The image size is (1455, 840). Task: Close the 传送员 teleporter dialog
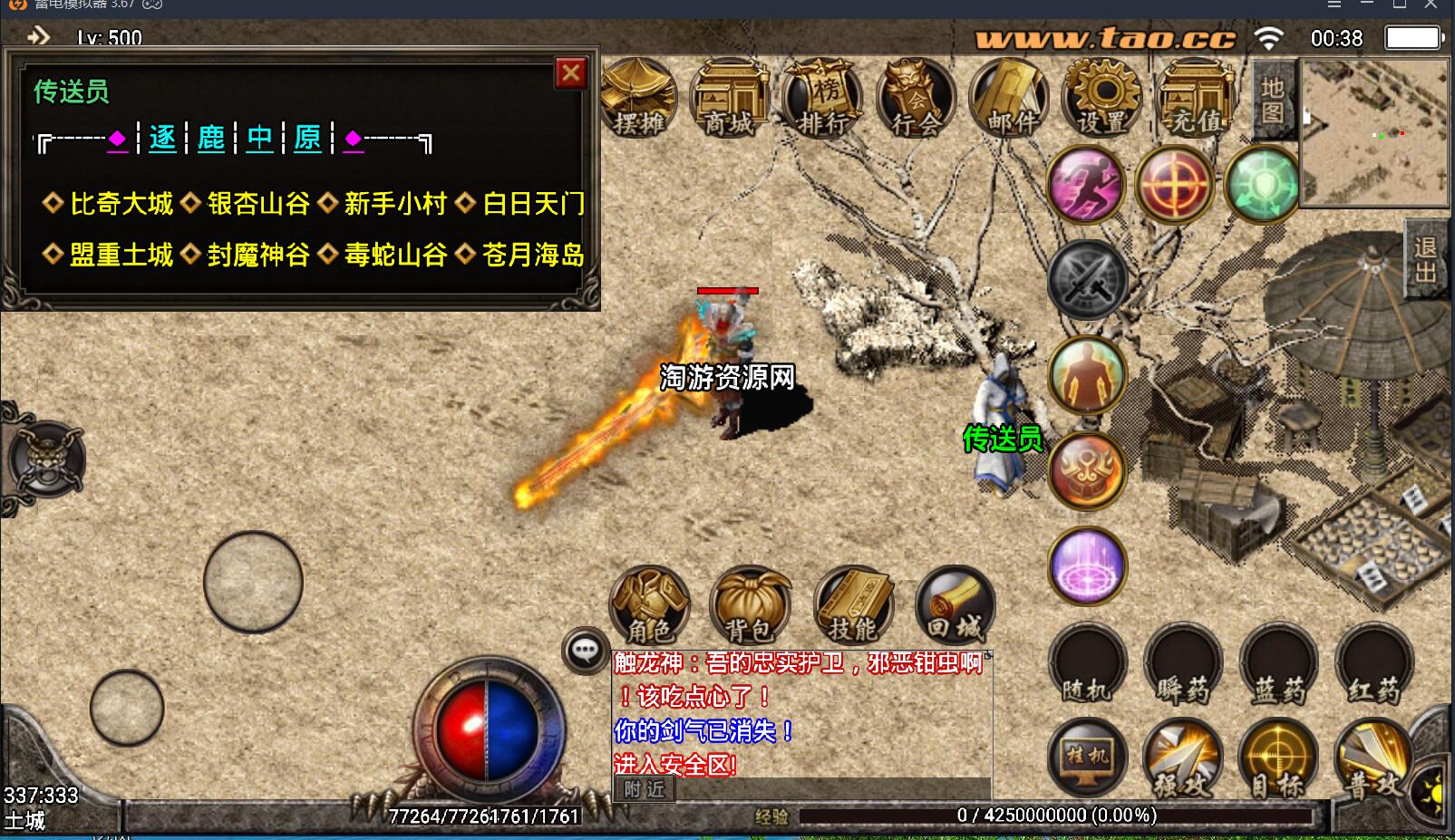point(571,73)
